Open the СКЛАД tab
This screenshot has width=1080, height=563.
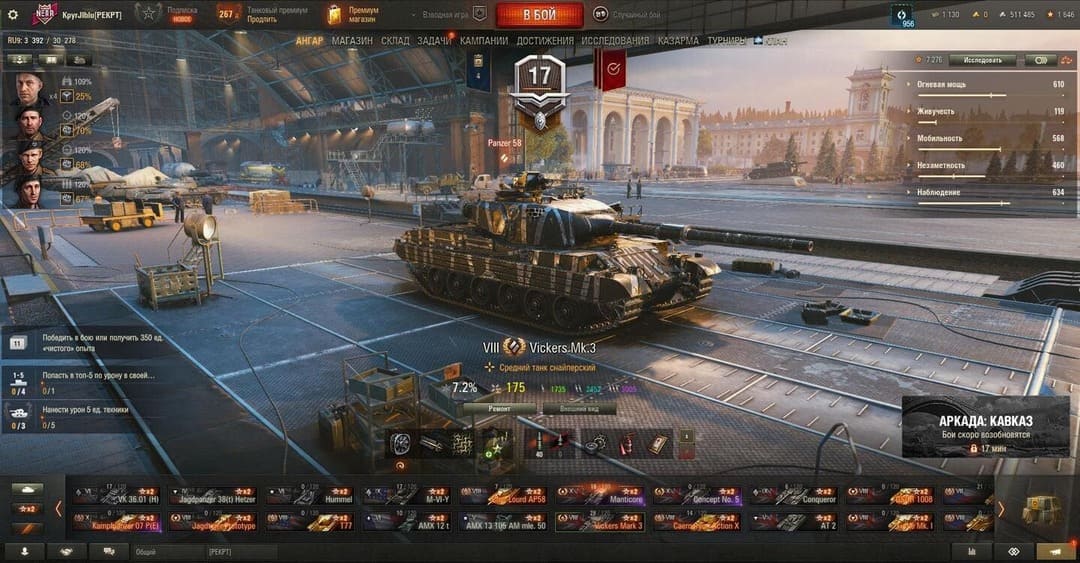395,41
